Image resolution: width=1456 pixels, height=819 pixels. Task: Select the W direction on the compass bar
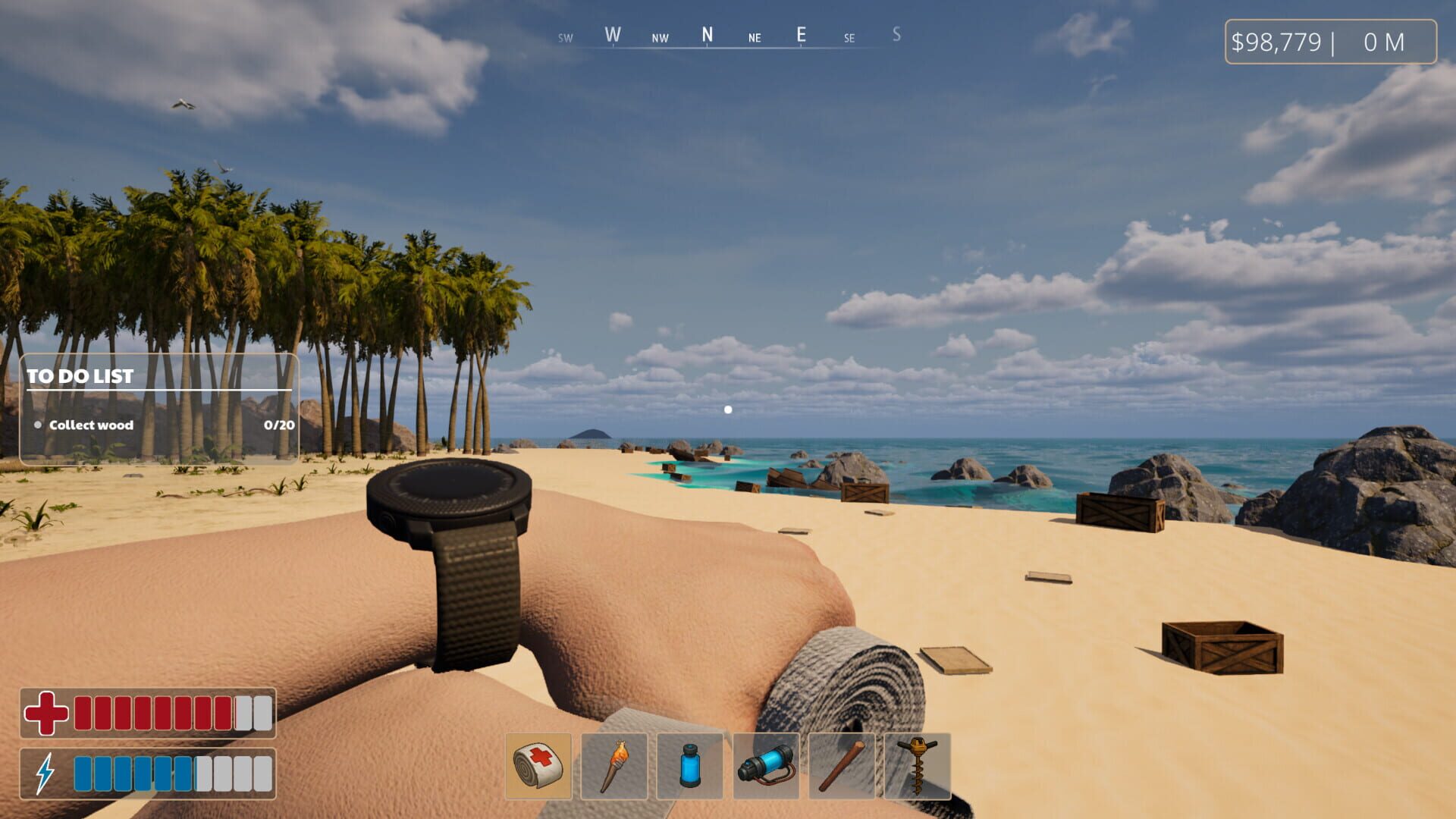[x=611, y=33]
